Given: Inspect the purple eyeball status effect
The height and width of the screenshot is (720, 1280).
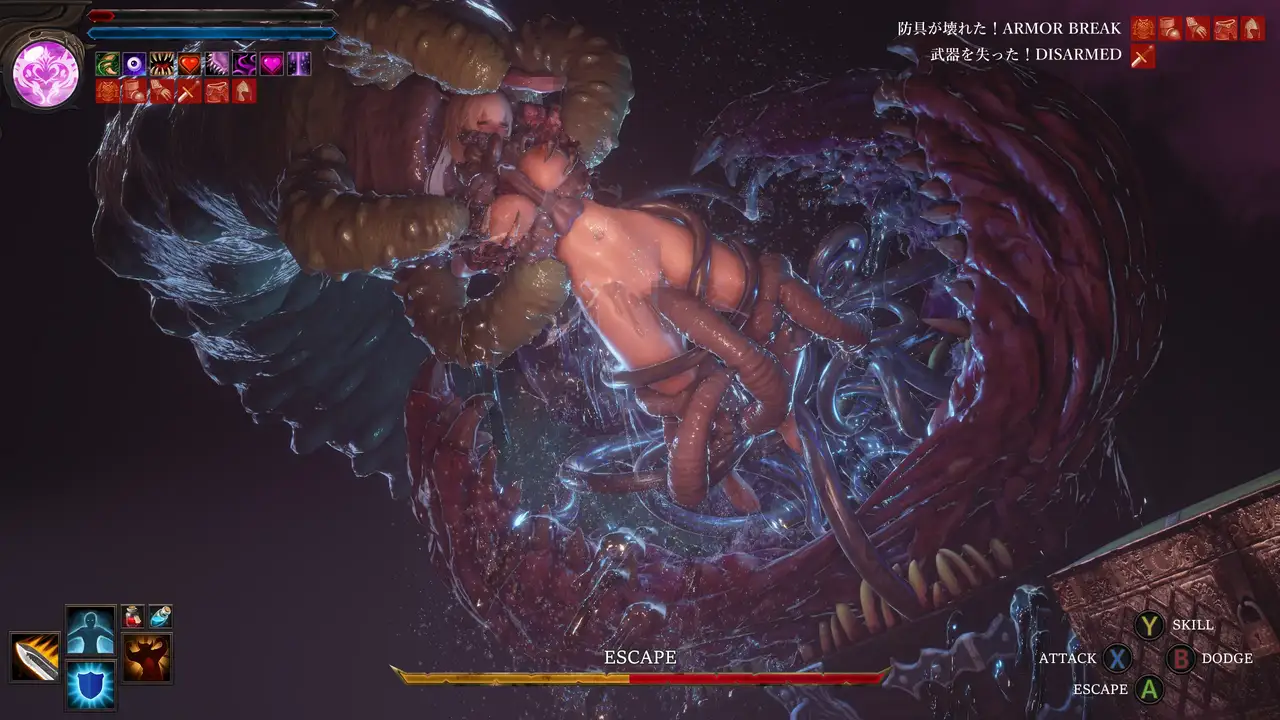Looking at the screenshot, I should 134,64.
